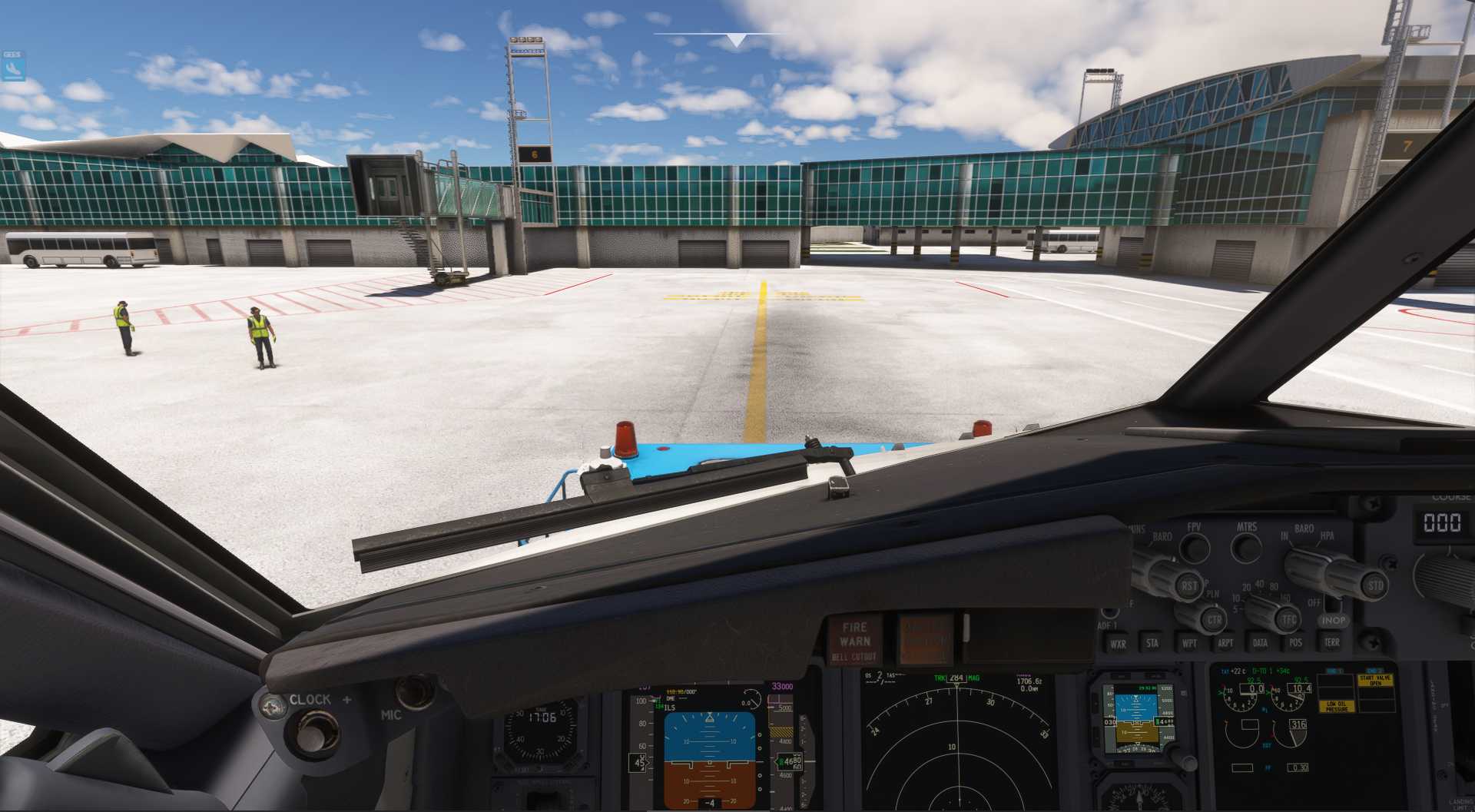Open the GEES landing overlay icon

point(13,67)
